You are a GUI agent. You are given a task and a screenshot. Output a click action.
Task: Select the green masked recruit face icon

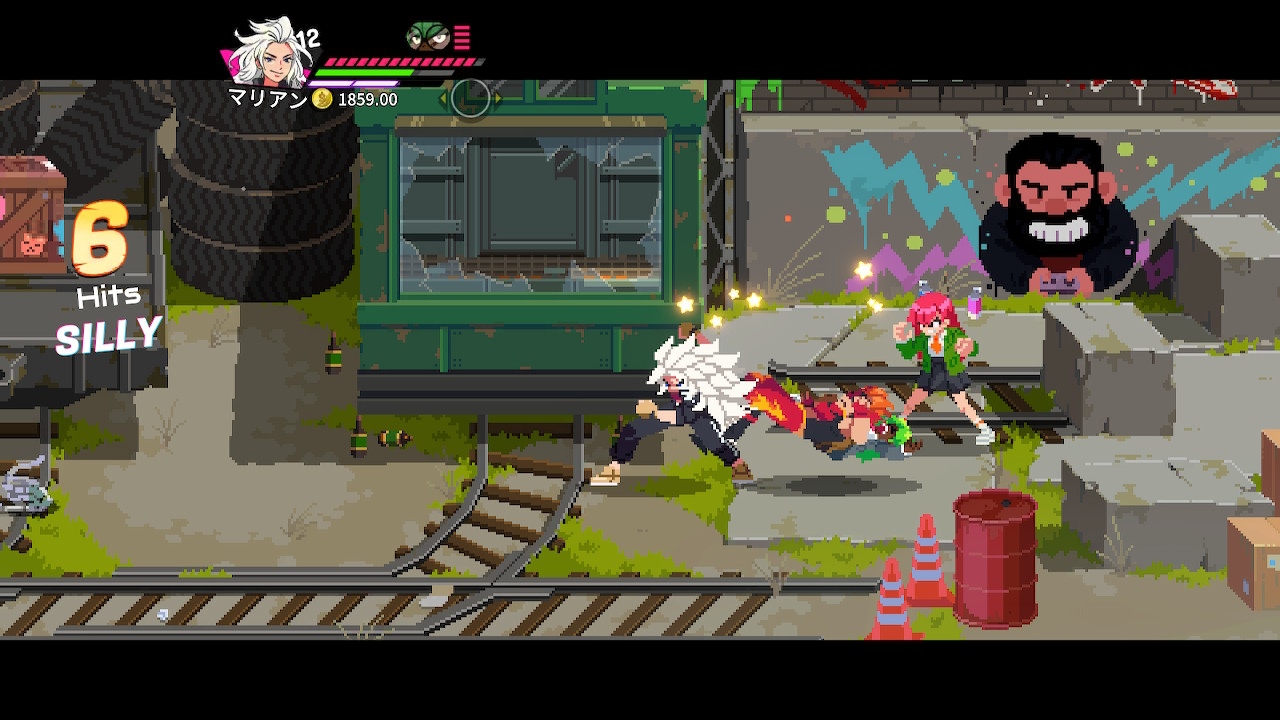click(x=427, y=38)
